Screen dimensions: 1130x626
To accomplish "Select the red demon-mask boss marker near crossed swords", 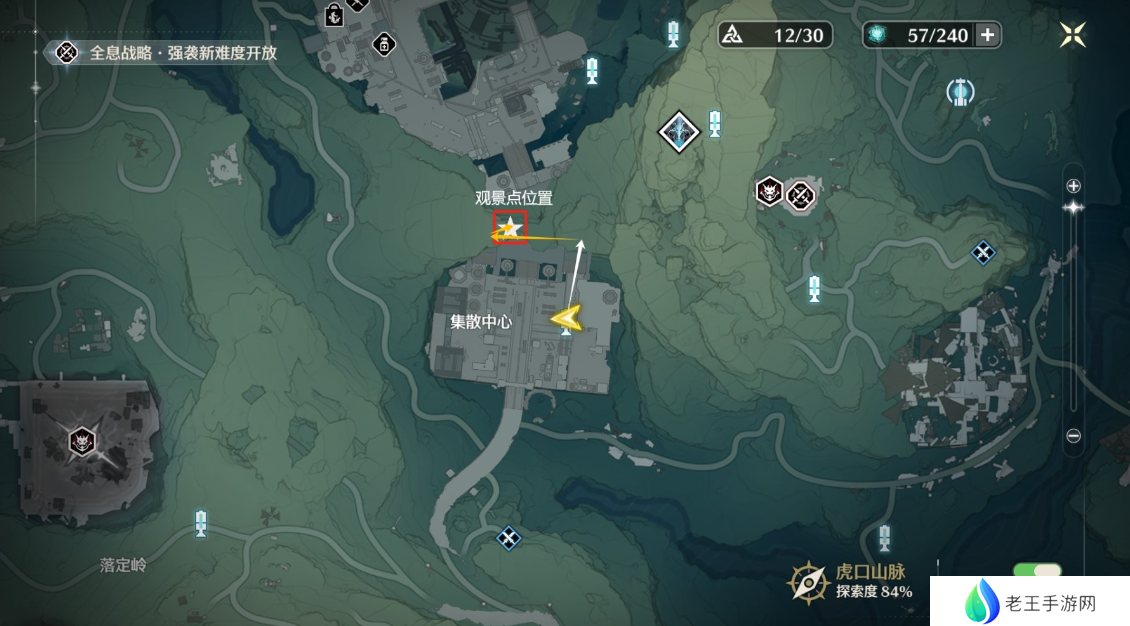I will click(769, 191).
